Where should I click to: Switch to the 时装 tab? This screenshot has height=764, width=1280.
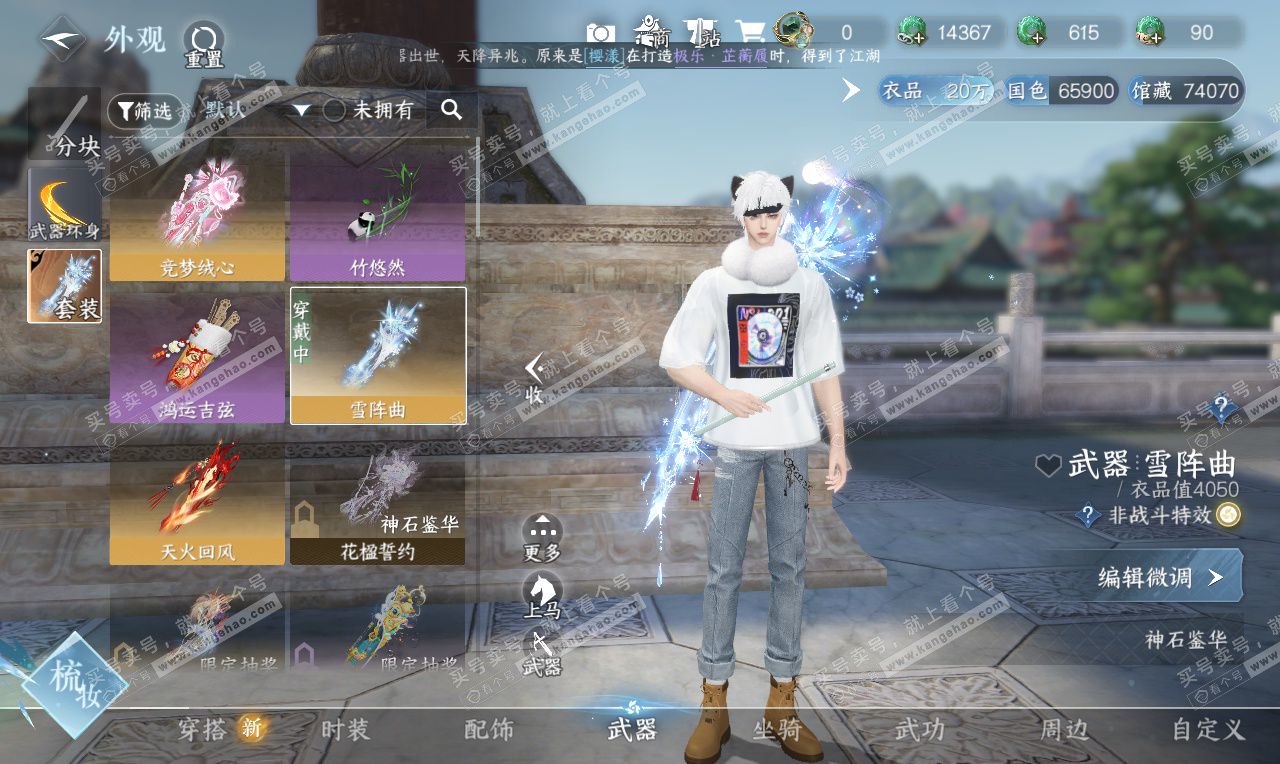[x=345, y=730]
